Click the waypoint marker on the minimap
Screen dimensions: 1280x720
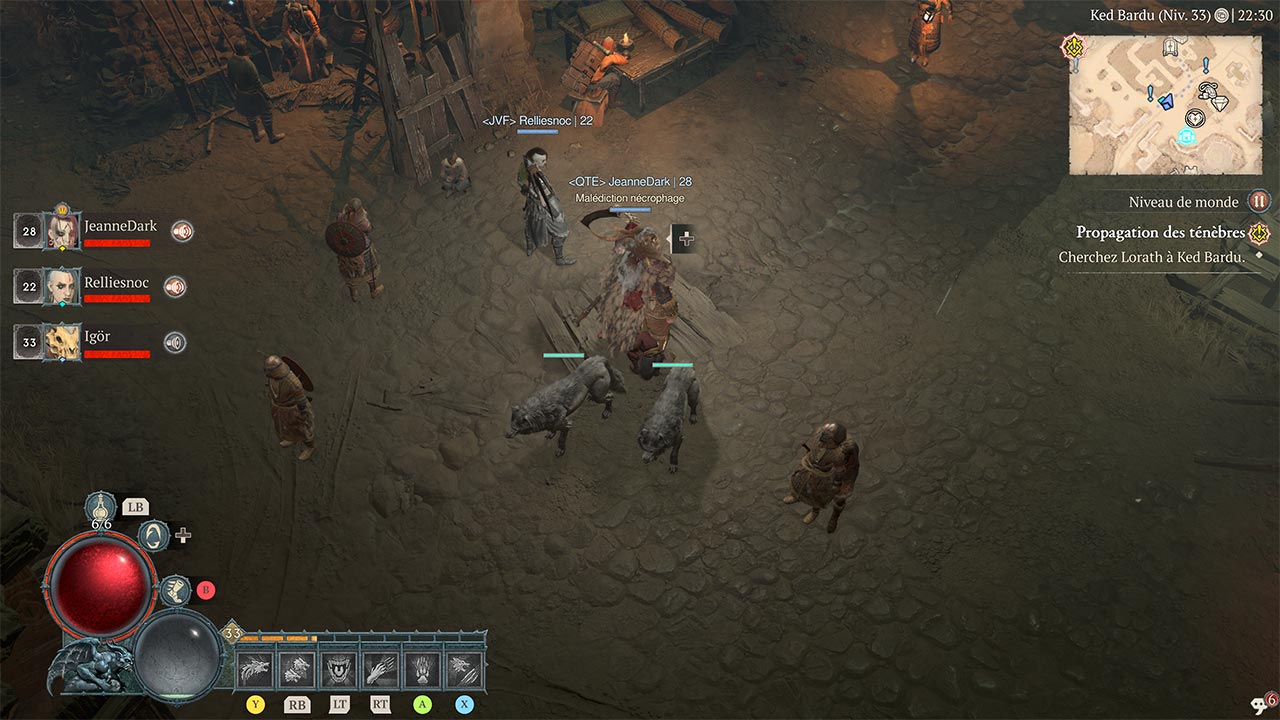tap(1187, 137)
